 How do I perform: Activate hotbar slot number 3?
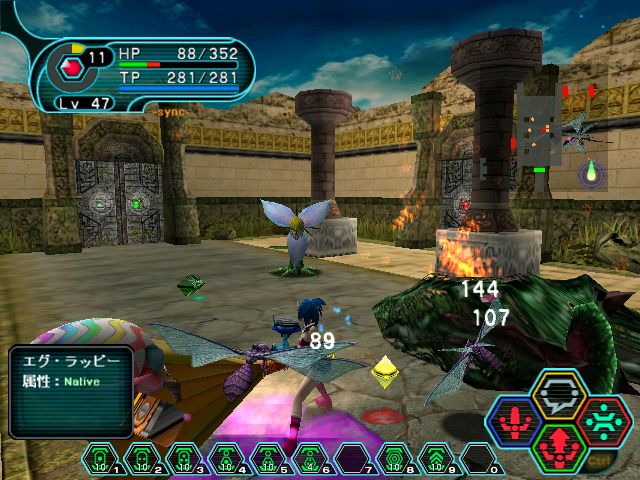tap(184, 458)
